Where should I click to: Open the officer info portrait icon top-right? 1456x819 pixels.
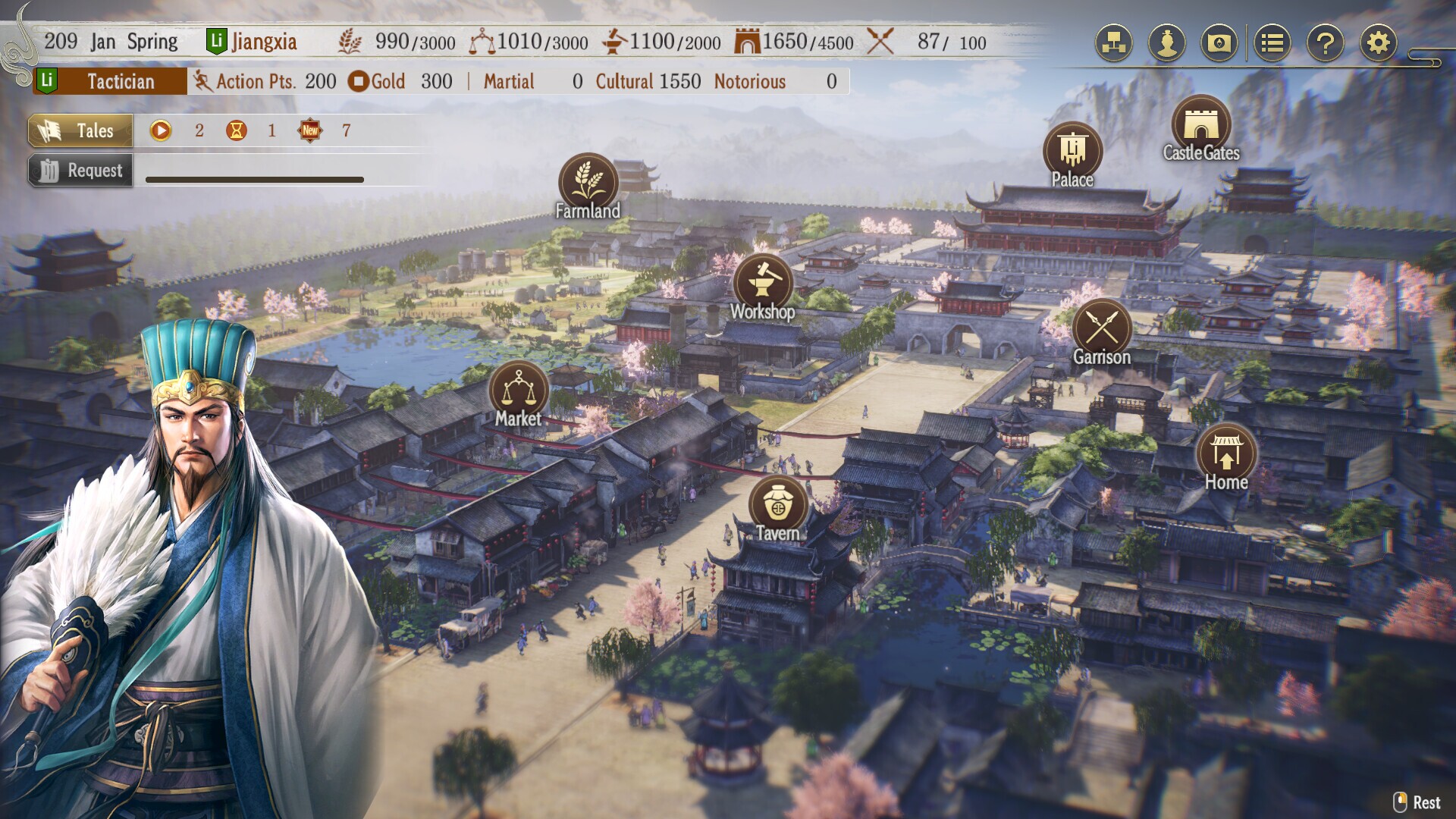(x=1166, y=43)
